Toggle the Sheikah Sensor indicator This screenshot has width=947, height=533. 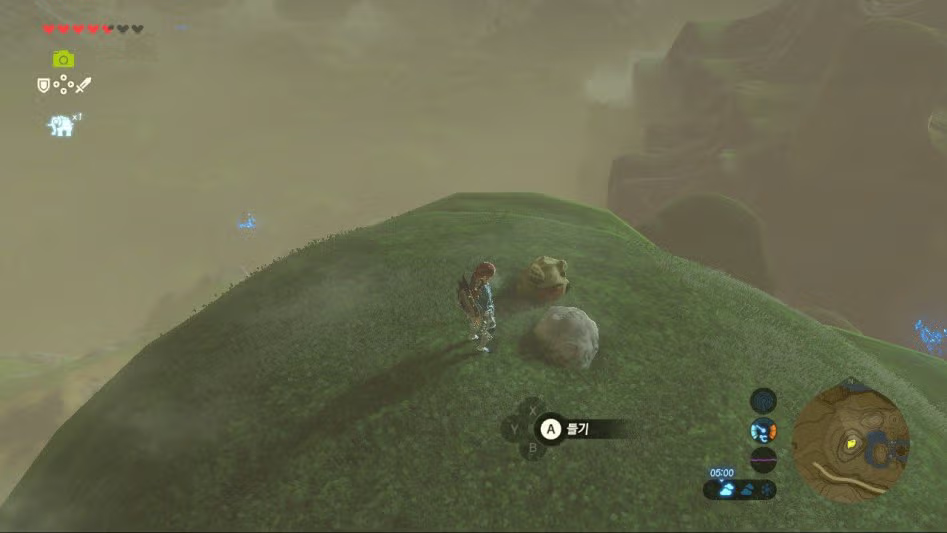(764, 401)
